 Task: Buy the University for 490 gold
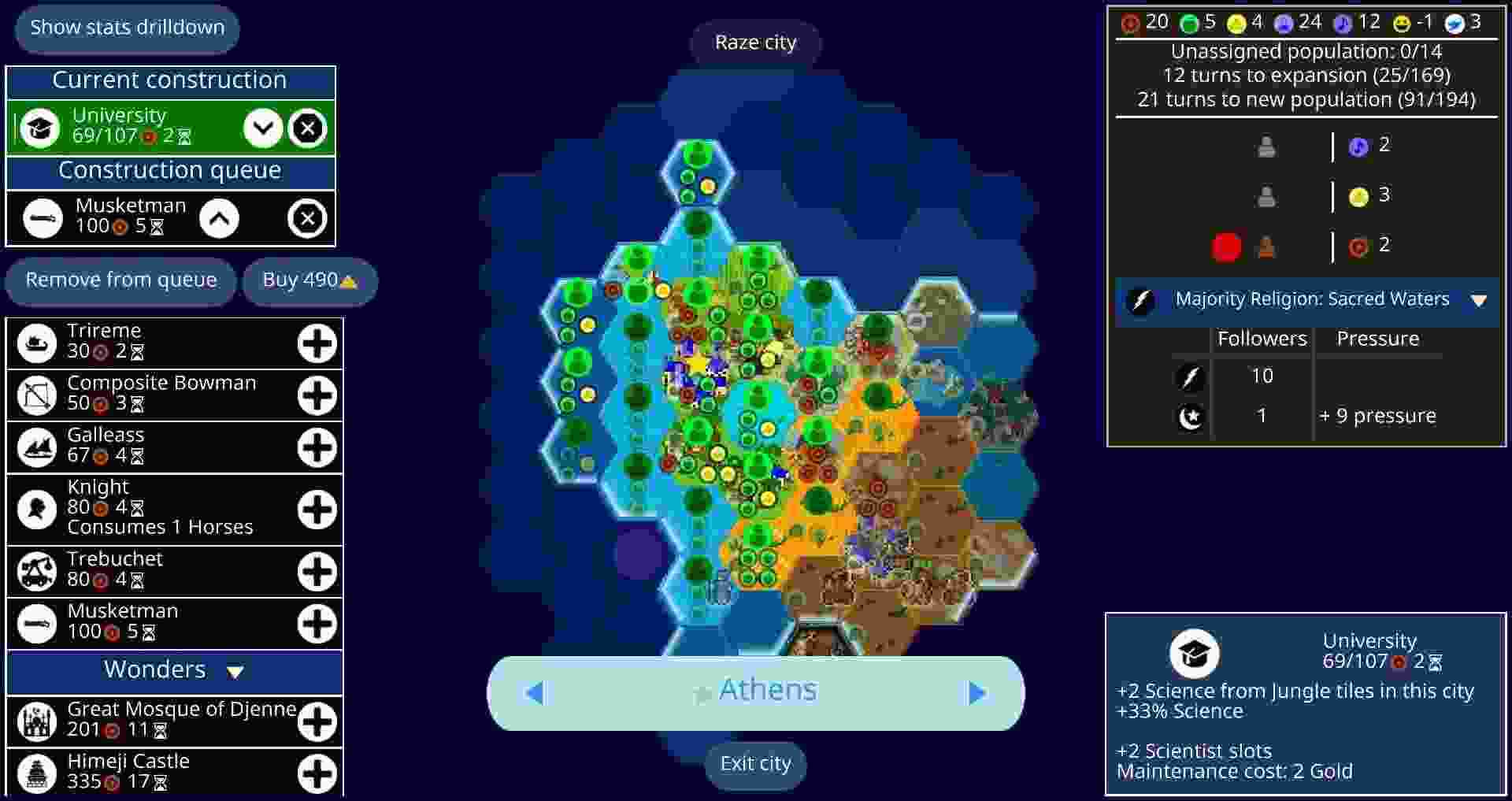pyautogui.click(x=309, y=280)
